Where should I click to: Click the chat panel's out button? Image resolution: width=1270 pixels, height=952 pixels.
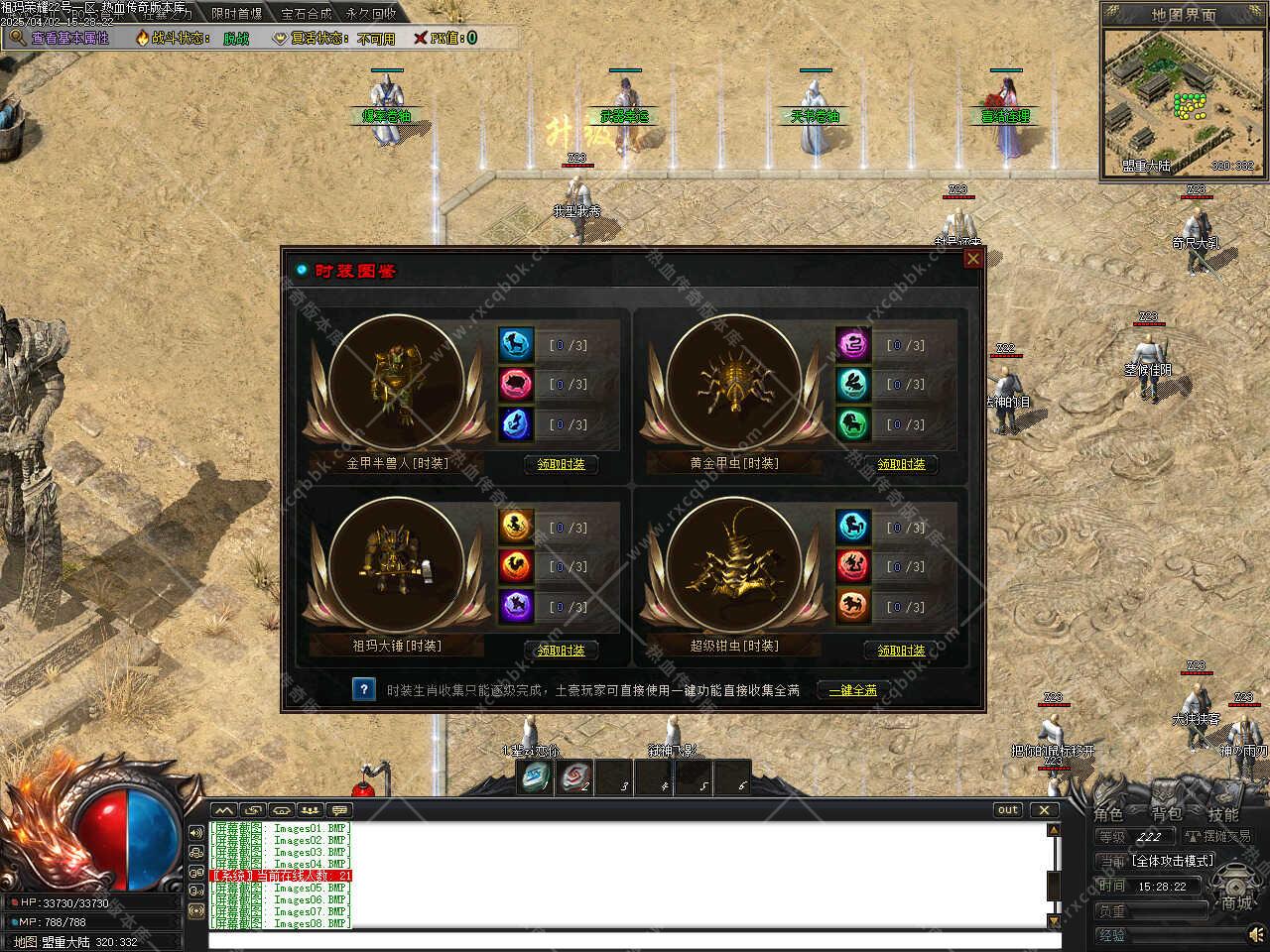[x=1008, y=810]
